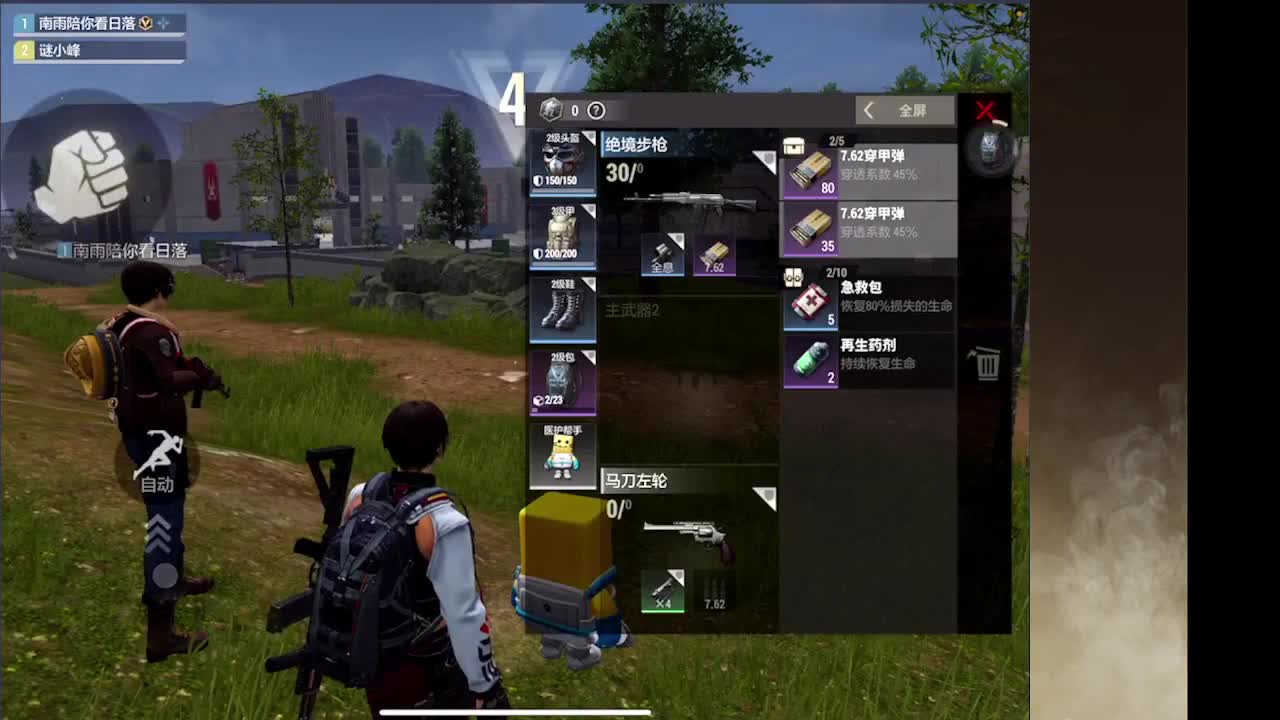Click the helmet durability bar showing 150/150
Image resolution: width=1280 pixels, height=720 pixels.
tap(561, 179)
